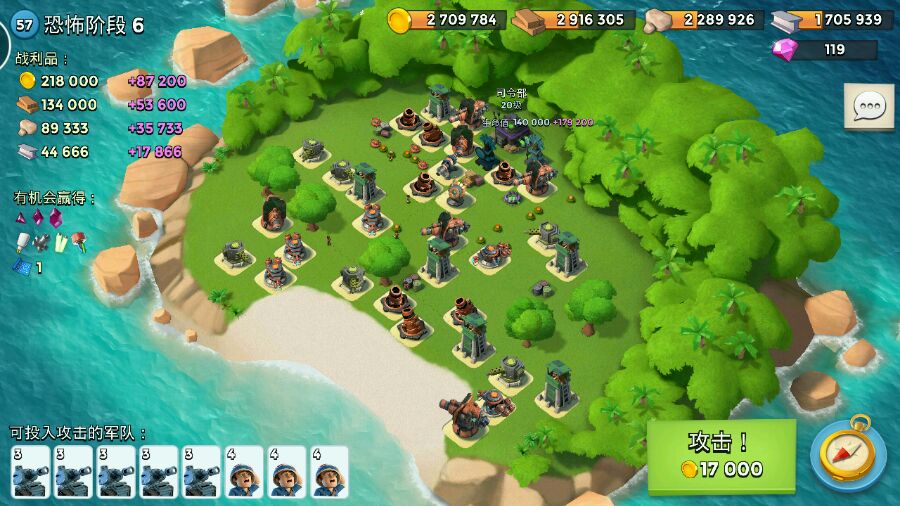Open the chat speech bubble
Image resolution: width=900 pixels, height=506 pixels.
click(868, 106)
